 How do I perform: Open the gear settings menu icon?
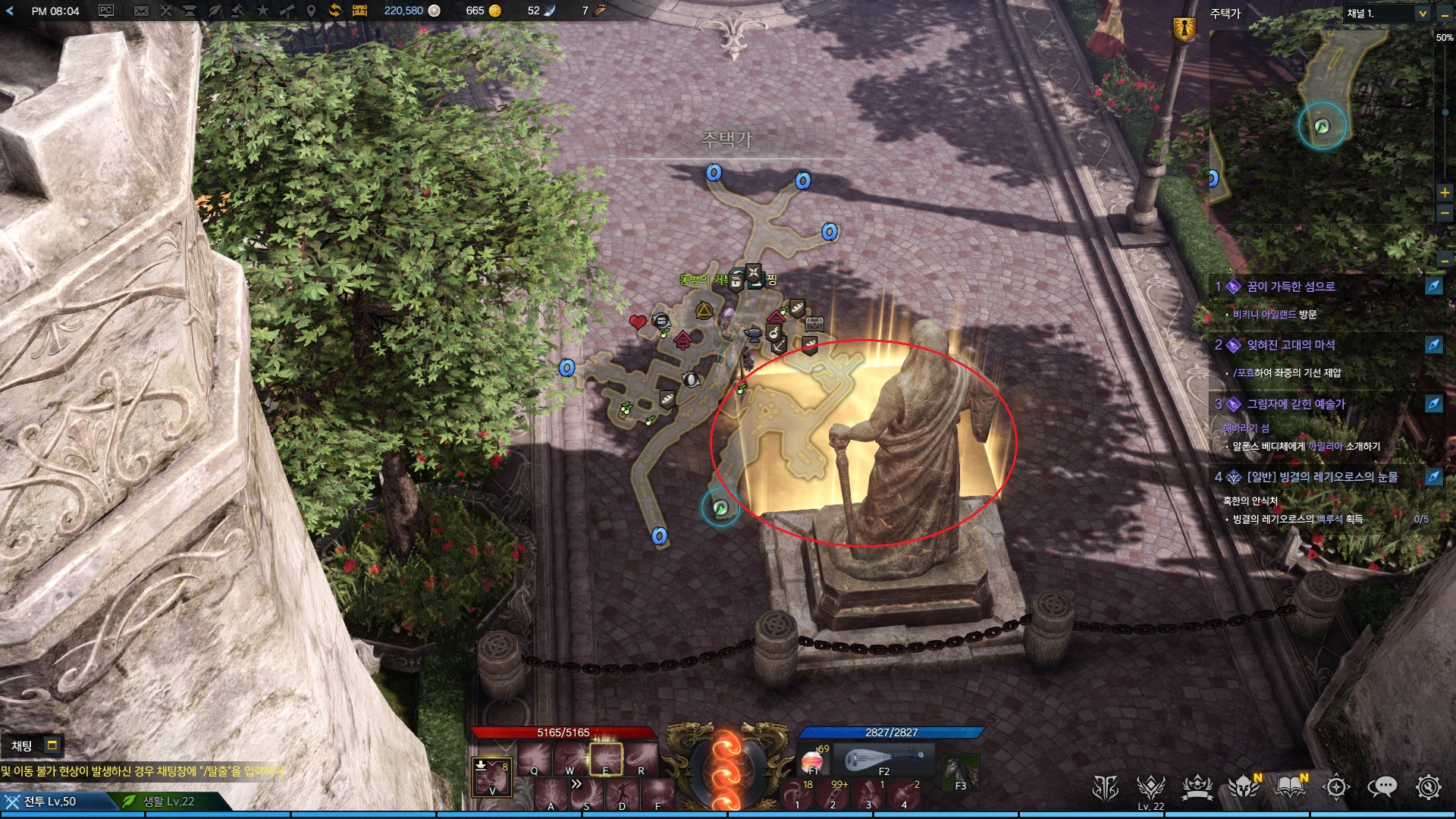1428,788
